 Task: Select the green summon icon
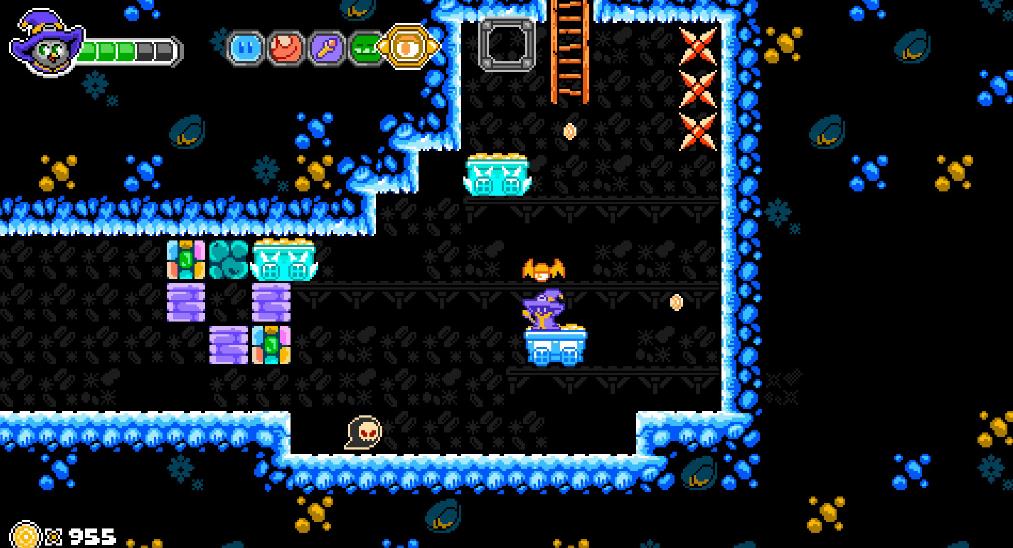[365, 47]
